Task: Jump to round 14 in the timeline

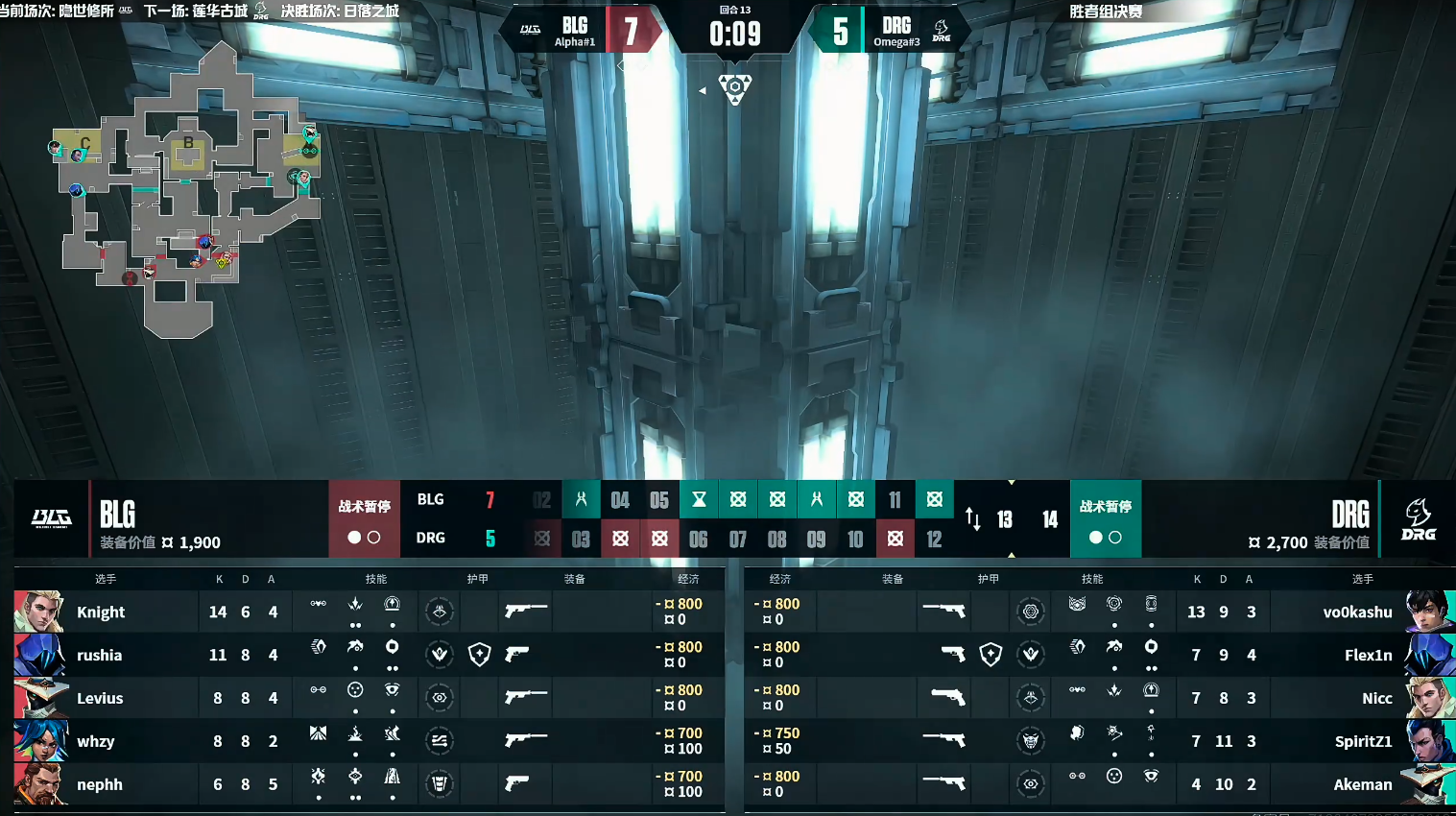Action: [1049, 519]
